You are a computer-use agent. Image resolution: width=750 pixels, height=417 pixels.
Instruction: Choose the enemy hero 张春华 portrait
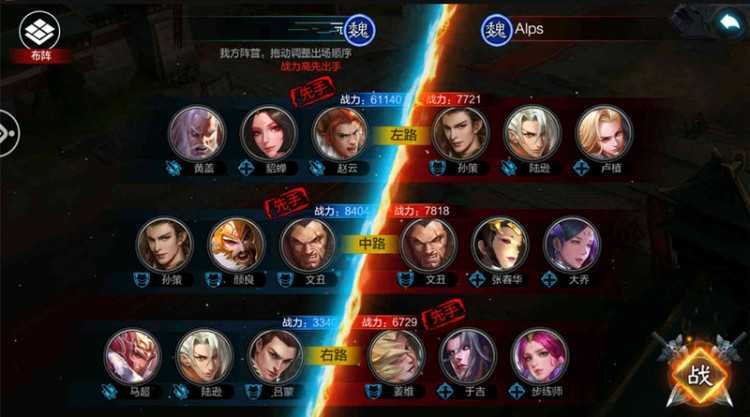[500, 245]
